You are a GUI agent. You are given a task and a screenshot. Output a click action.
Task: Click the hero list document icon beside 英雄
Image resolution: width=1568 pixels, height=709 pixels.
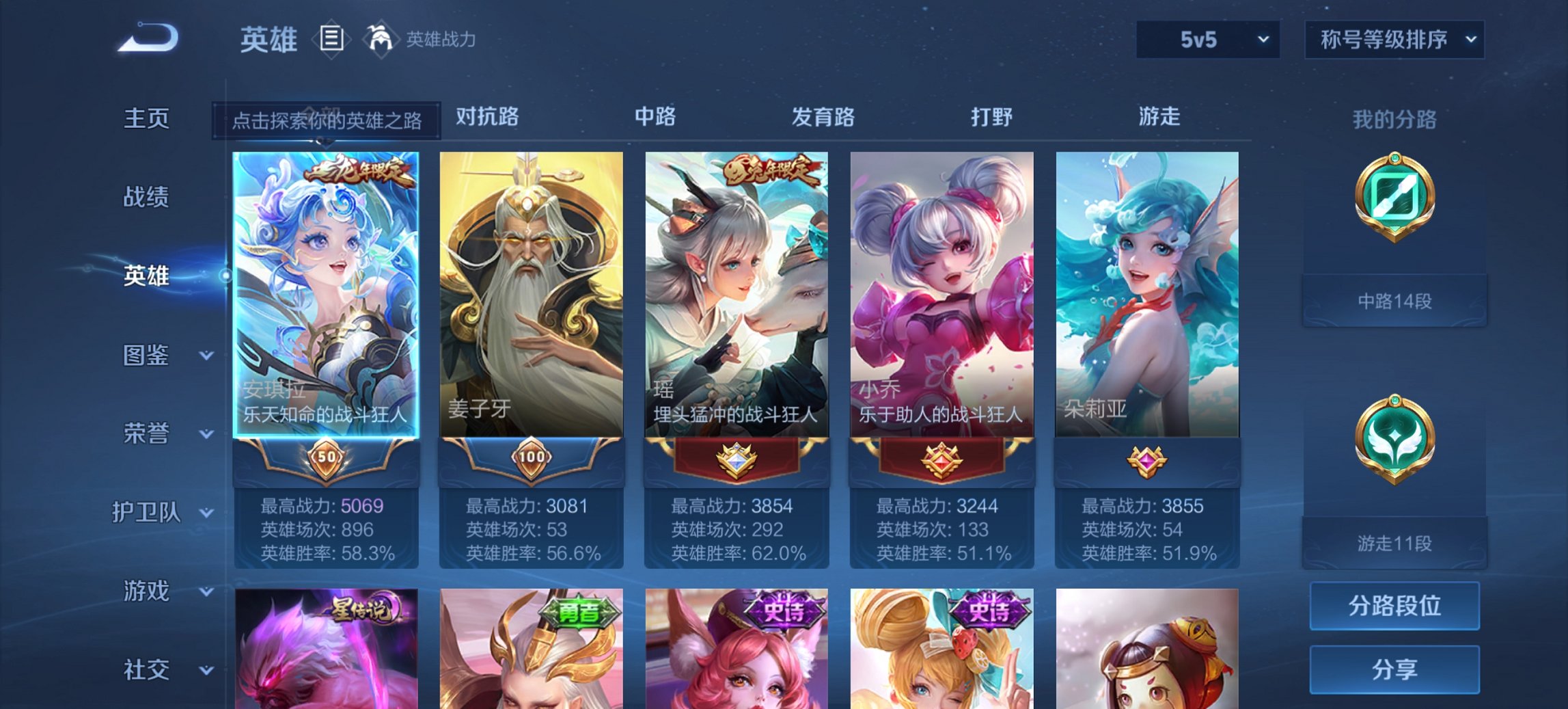[332, 40]
